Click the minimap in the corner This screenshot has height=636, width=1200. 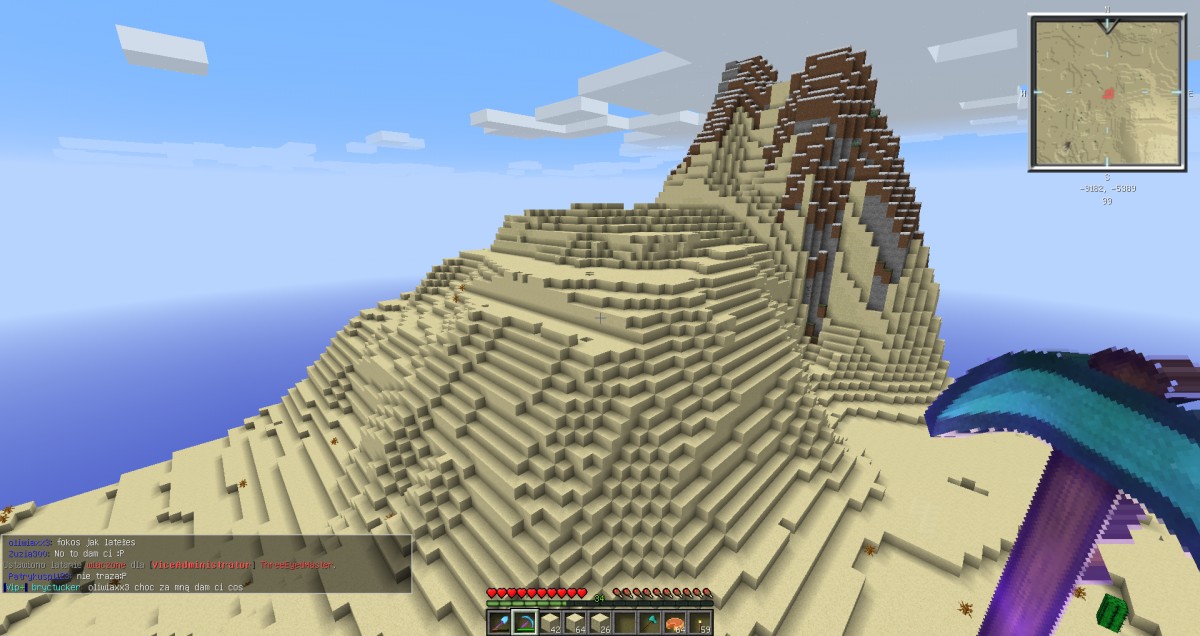click(1106, 93)
